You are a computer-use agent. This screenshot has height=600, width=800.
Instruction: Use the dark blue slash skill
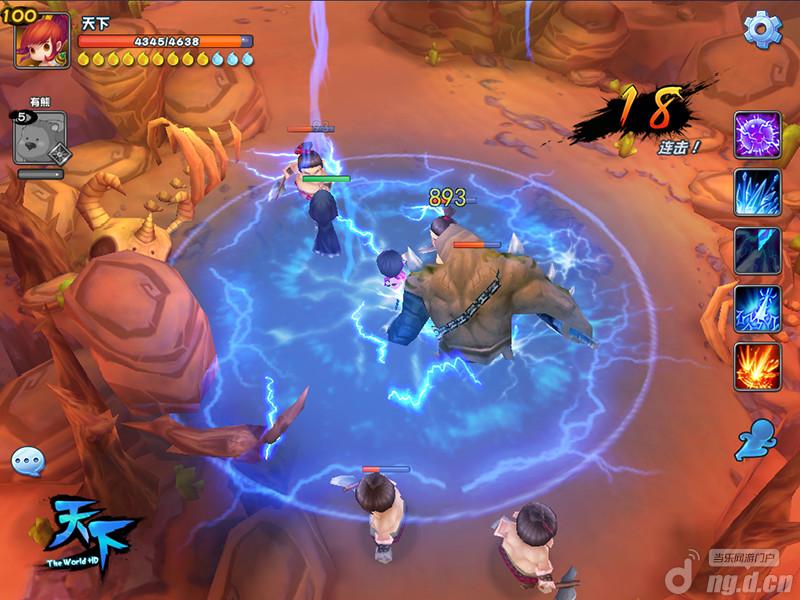tap(757, 250)
